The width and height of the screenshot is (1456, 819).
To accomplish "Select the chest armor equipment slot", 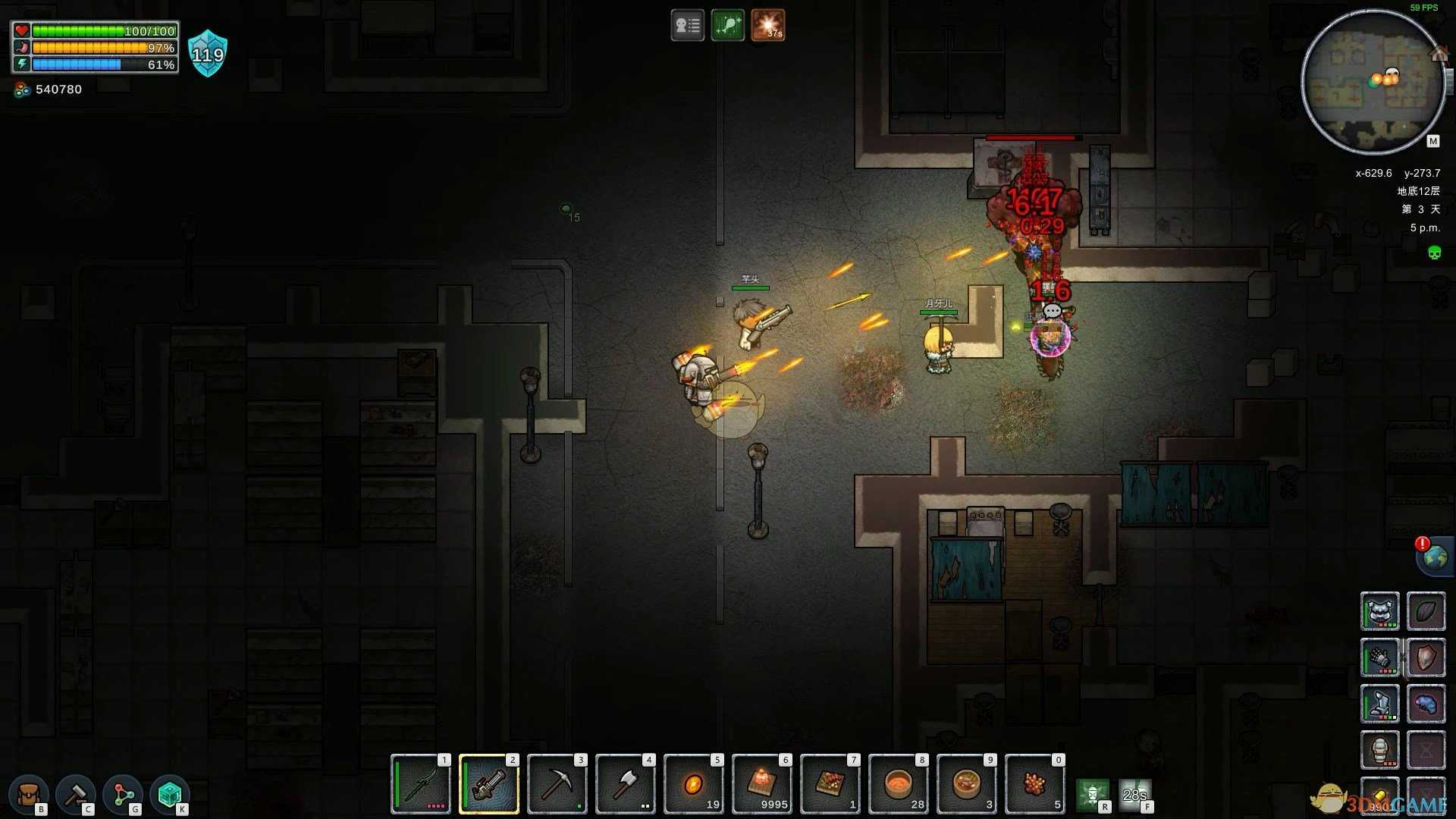I will tap(1379, 704).
